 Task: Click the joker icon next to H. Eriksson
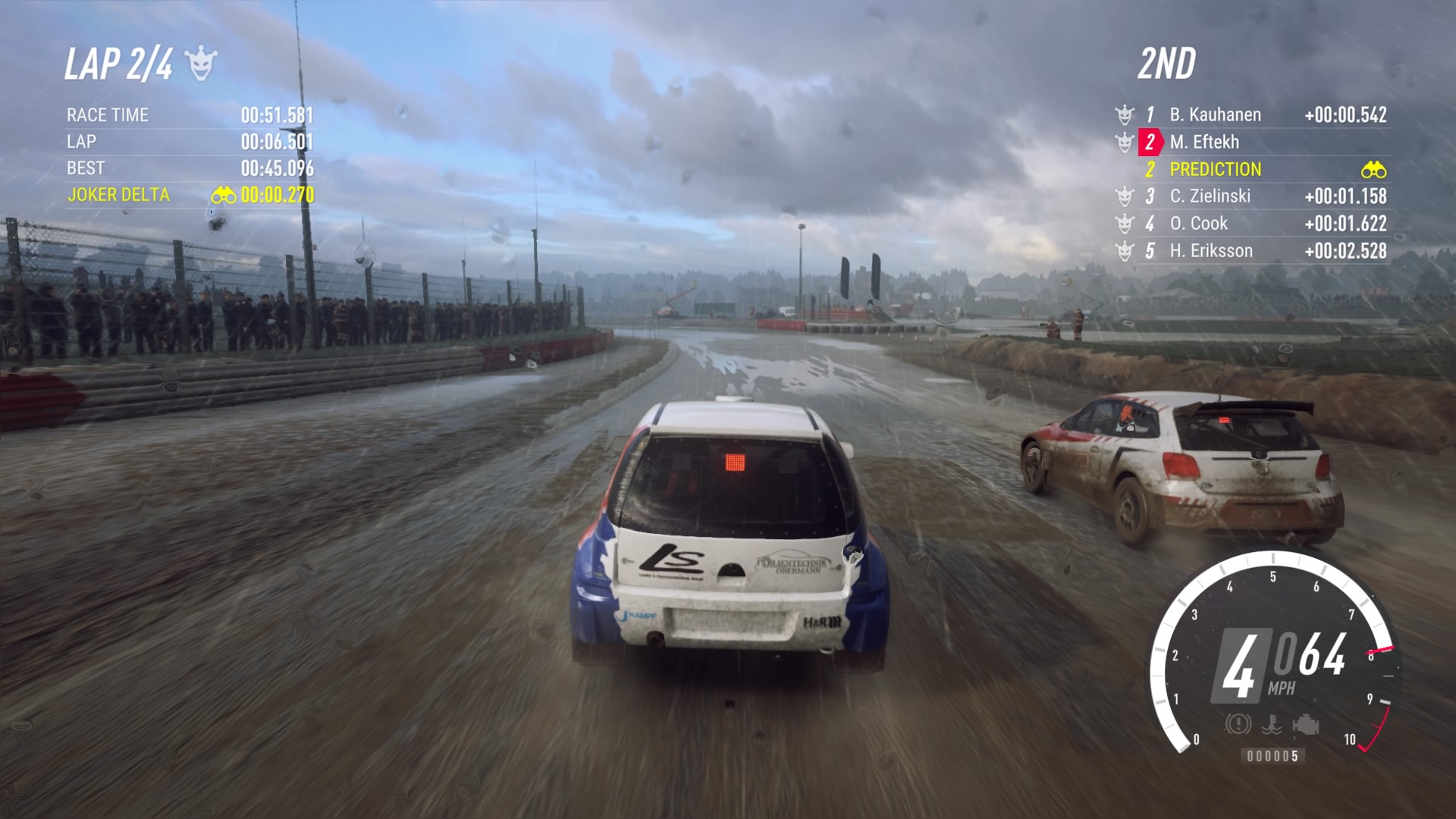click(x=1123, y=251)
